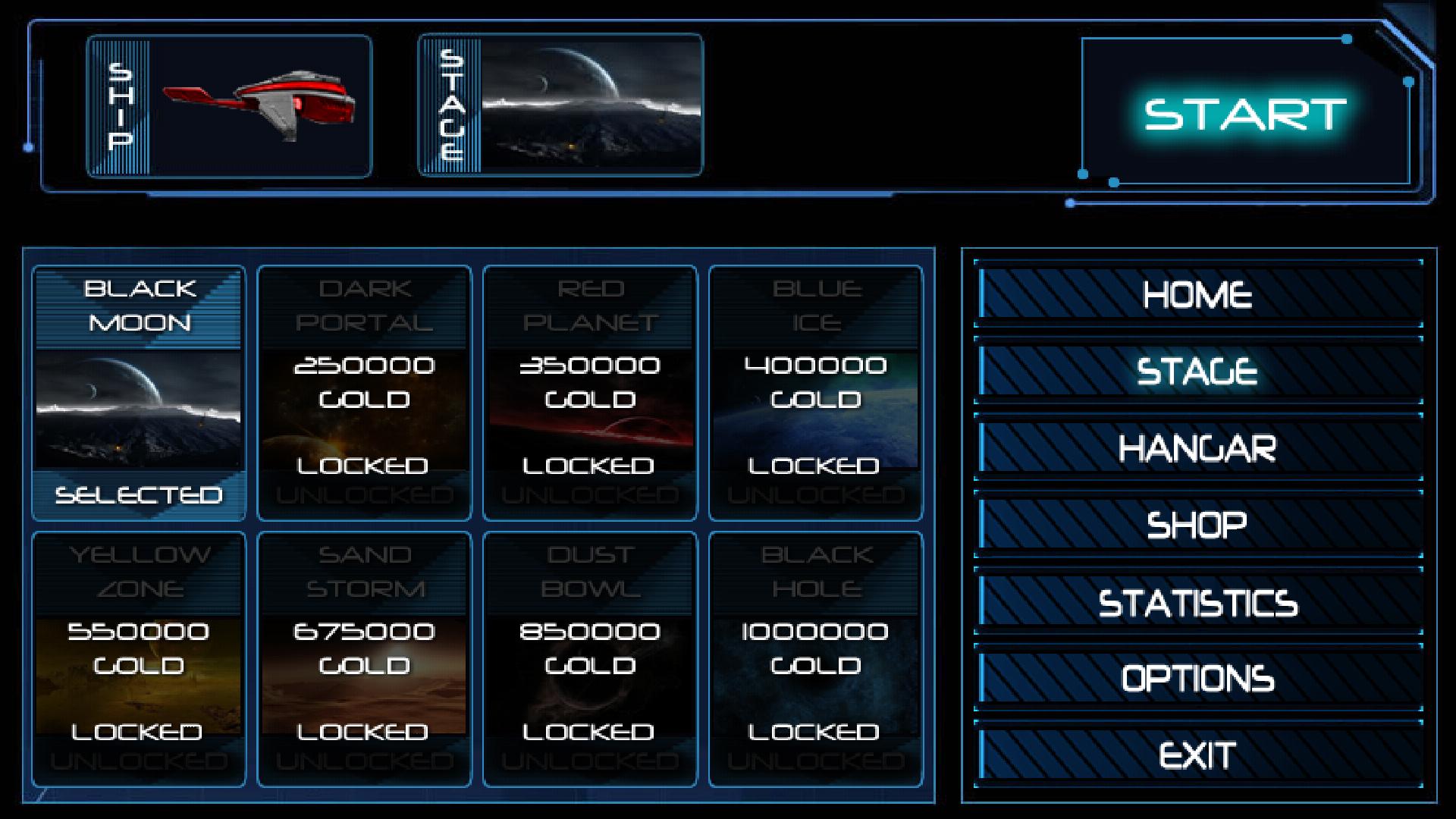Show the Statistics screen
The height and width of the screenshot is (819, 1456).
click(1197, 602)
